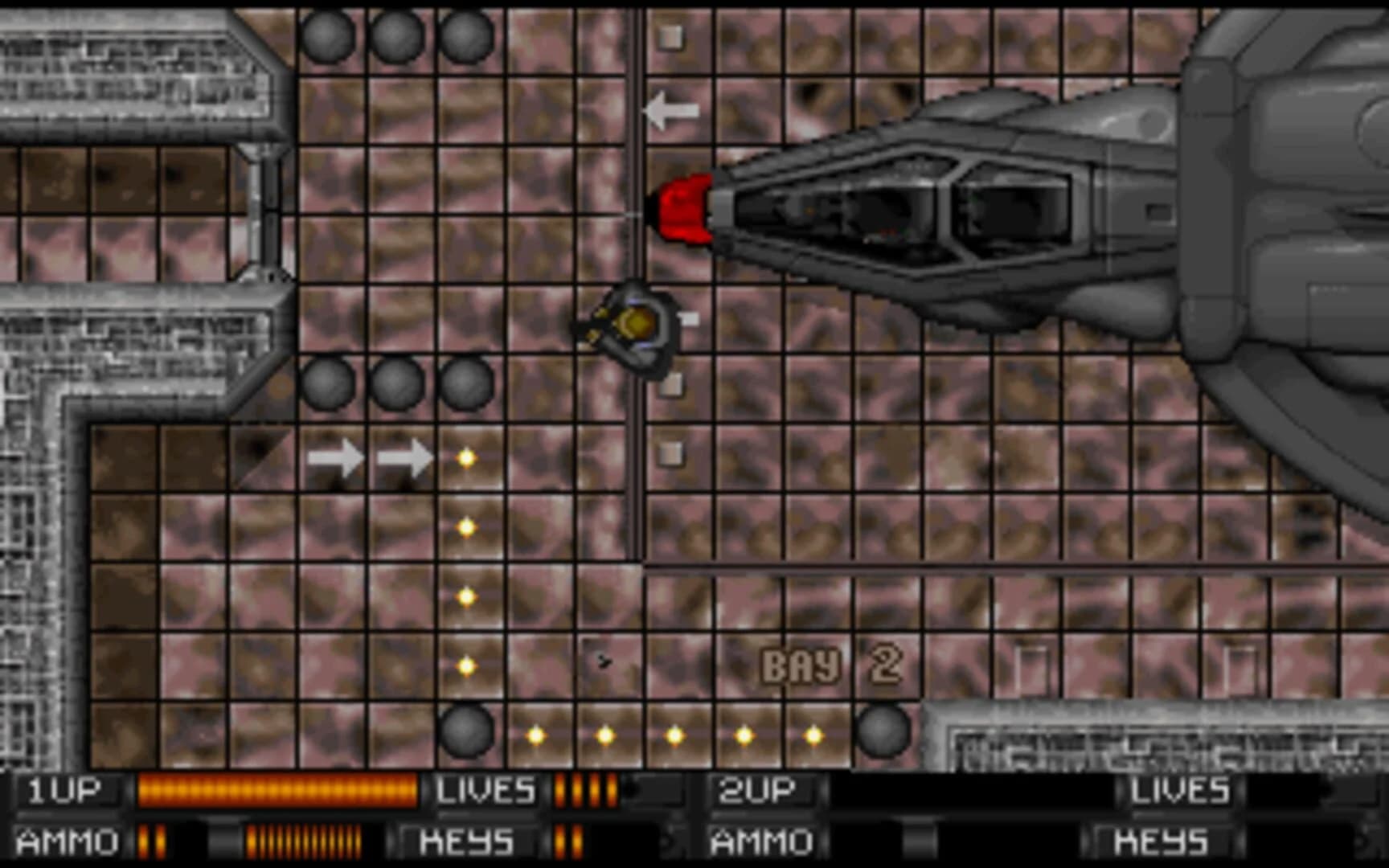
Task: Toggle the wall switch beside the soldier
Action: [x=690, y=317]
